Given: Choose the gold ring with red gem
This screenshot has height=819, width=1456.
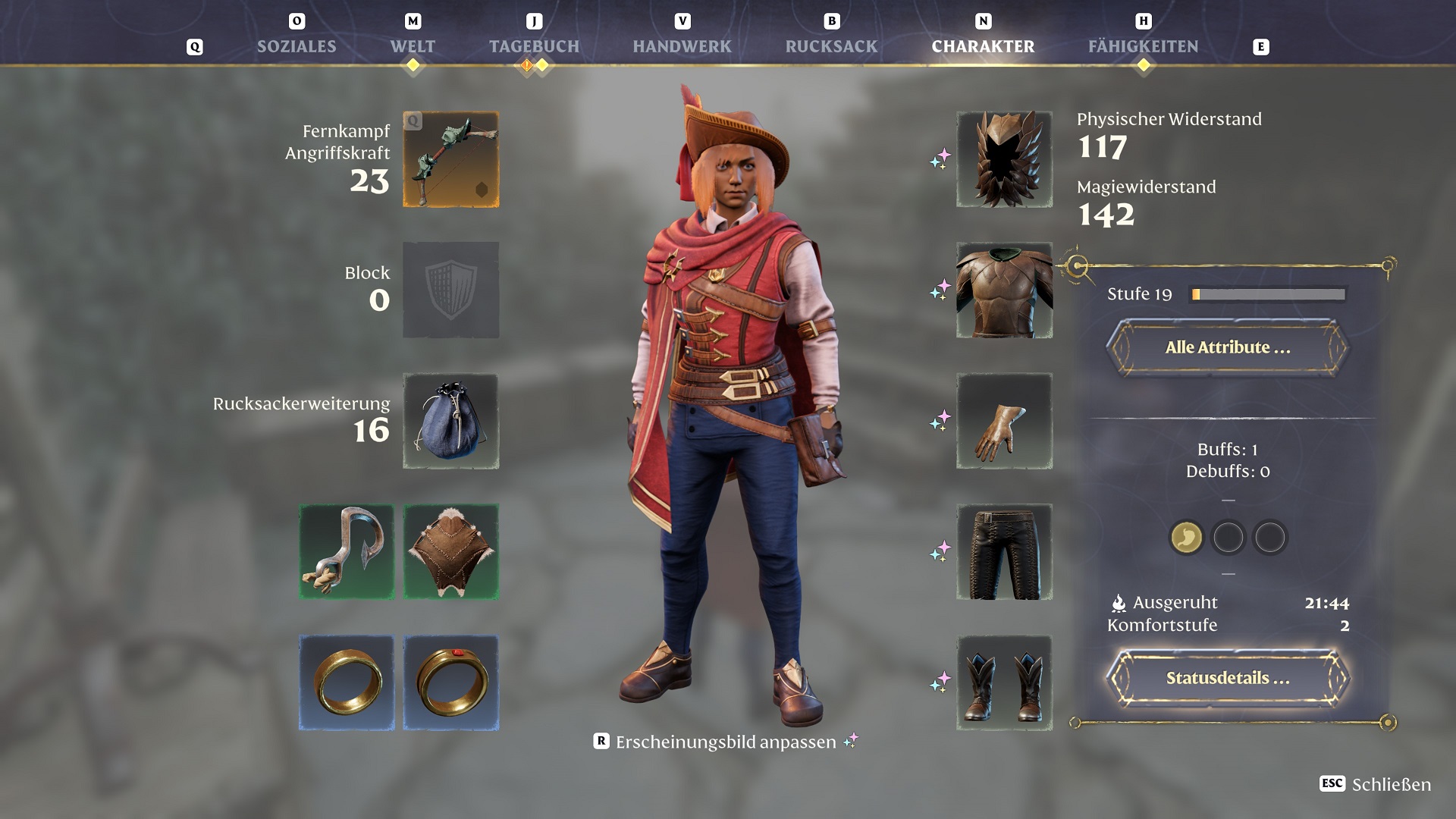Looking at the screenshot, I should tap(451, 682).
